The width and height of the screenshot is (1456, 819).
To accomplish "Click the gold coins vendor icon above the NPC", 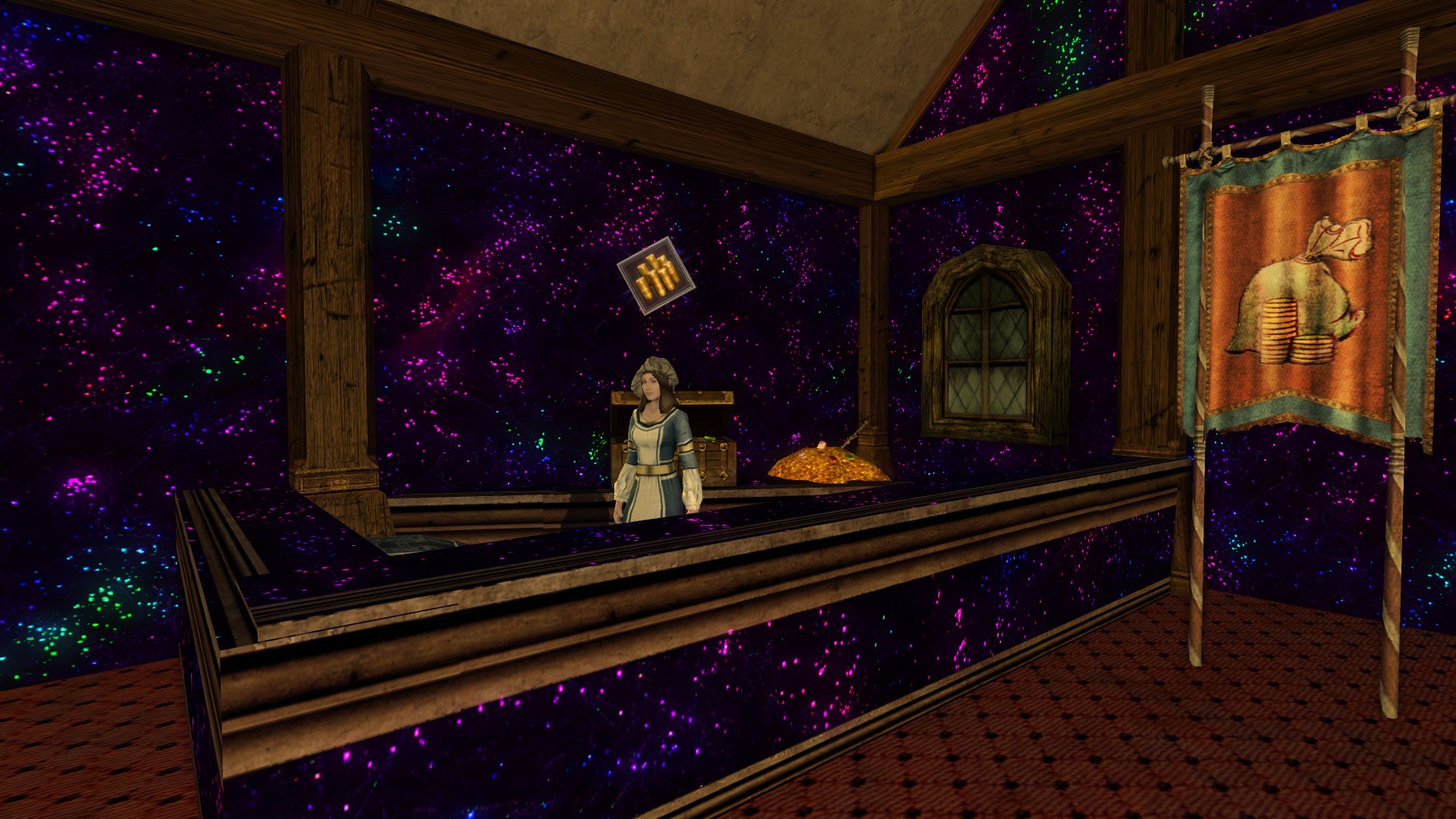I will (655, 276).
